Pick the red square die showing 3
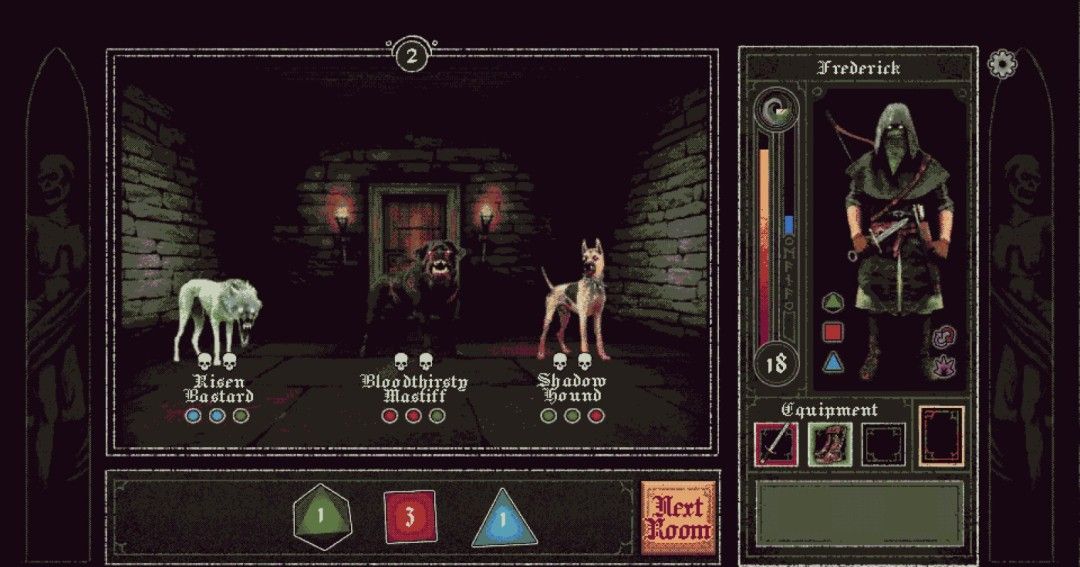The image size is (1080, 567). 410,517
